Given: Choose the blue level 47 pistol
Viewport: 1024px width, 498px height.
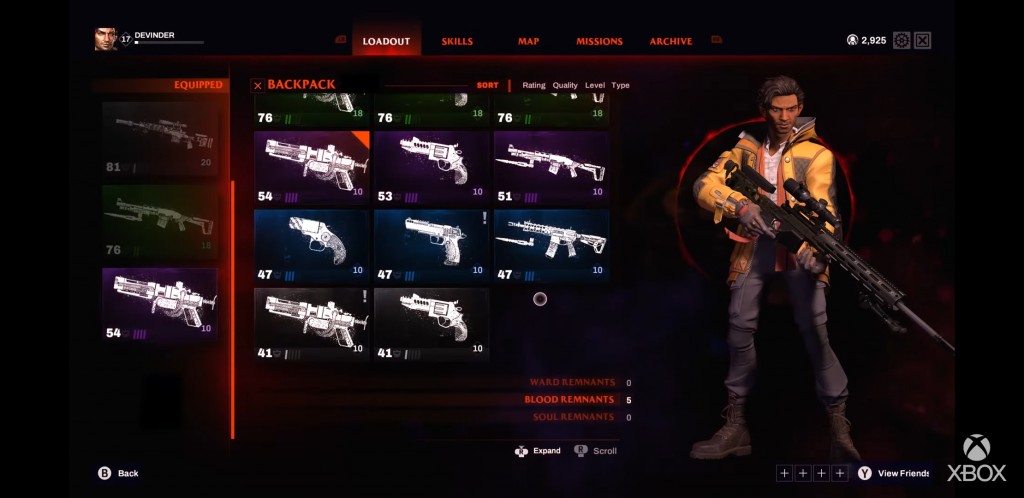Looking at the screenshot, I should pos(431,245).
